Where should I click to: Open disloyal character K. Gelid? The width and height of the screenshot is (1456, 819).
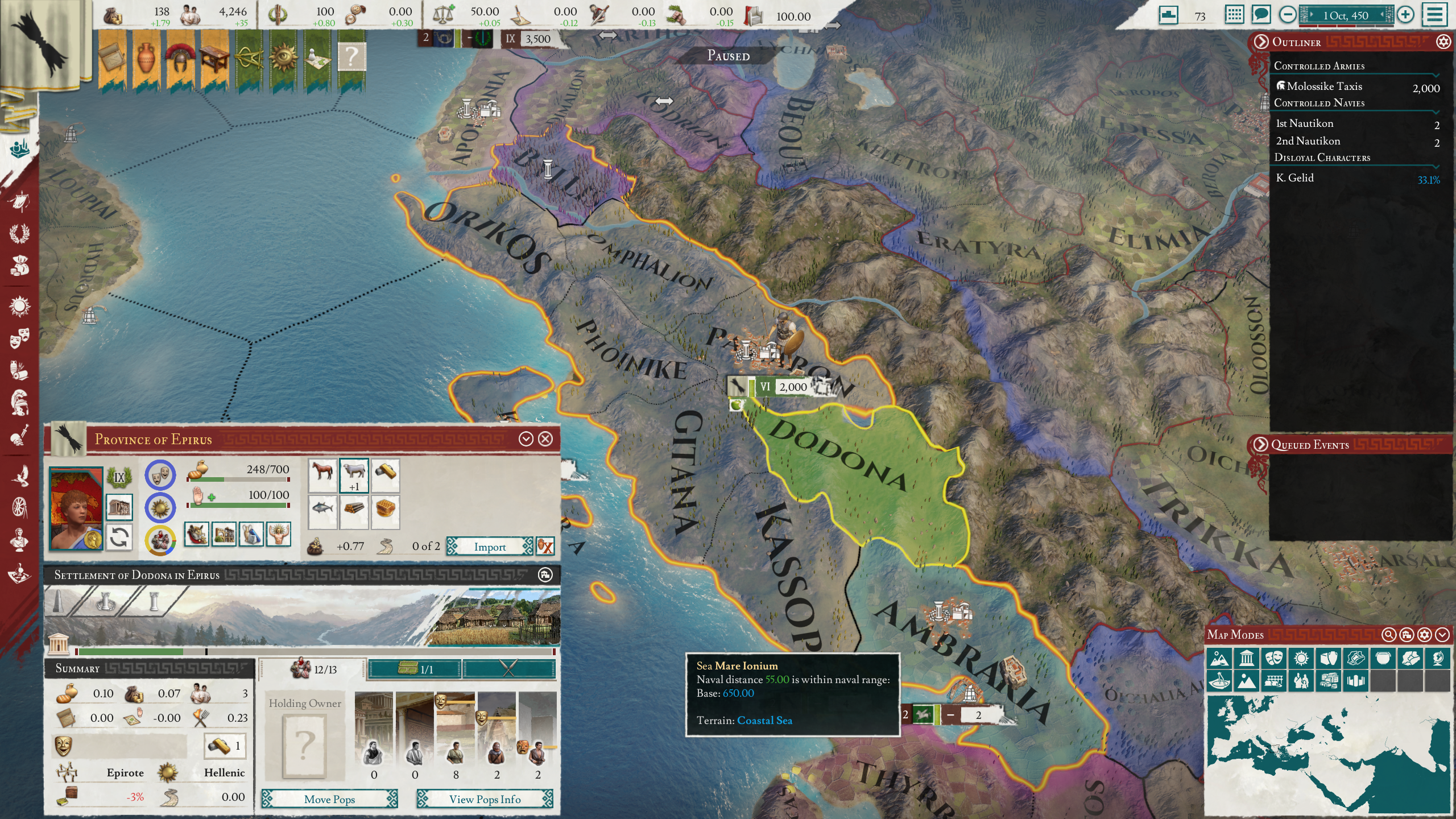tap(1295, 178)
